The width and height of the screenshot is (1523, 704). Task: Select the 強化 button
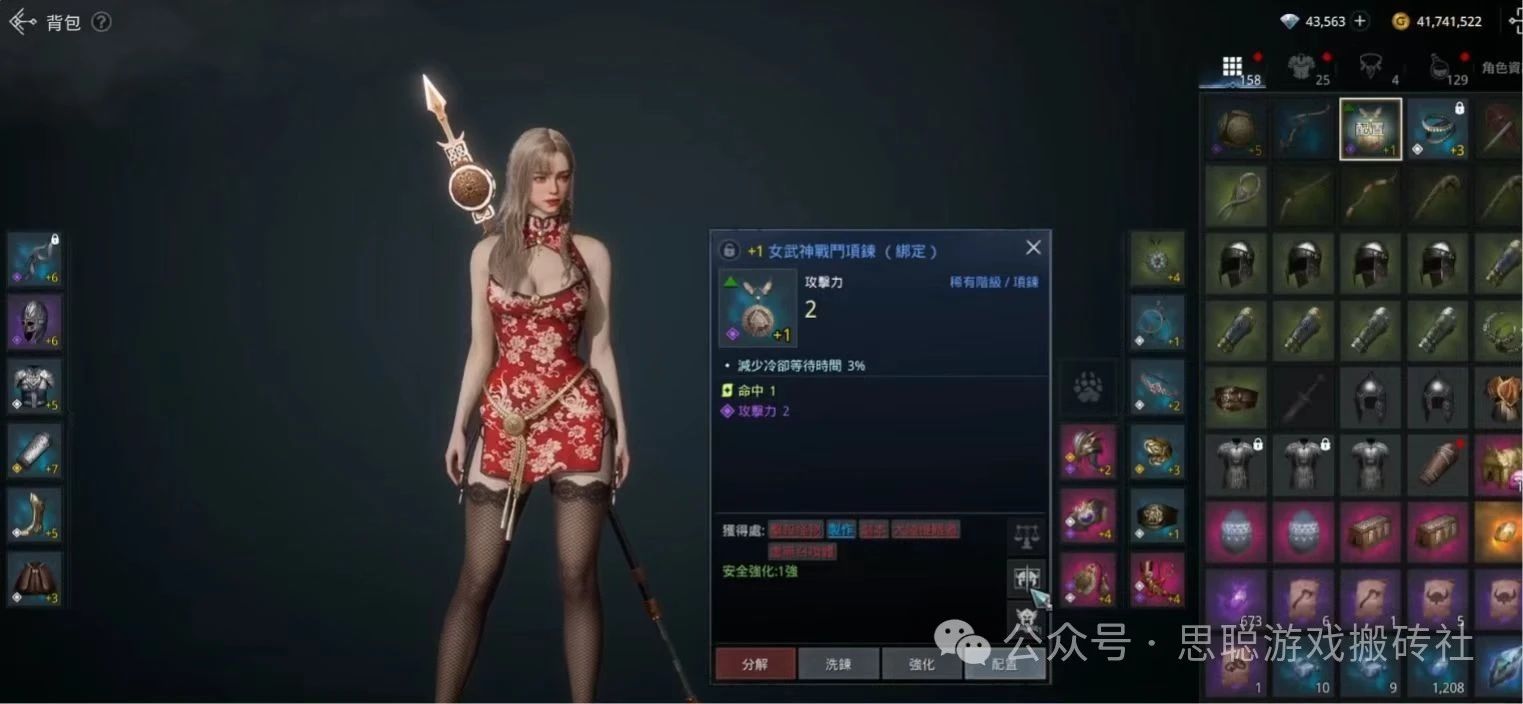tap(921, 663)
